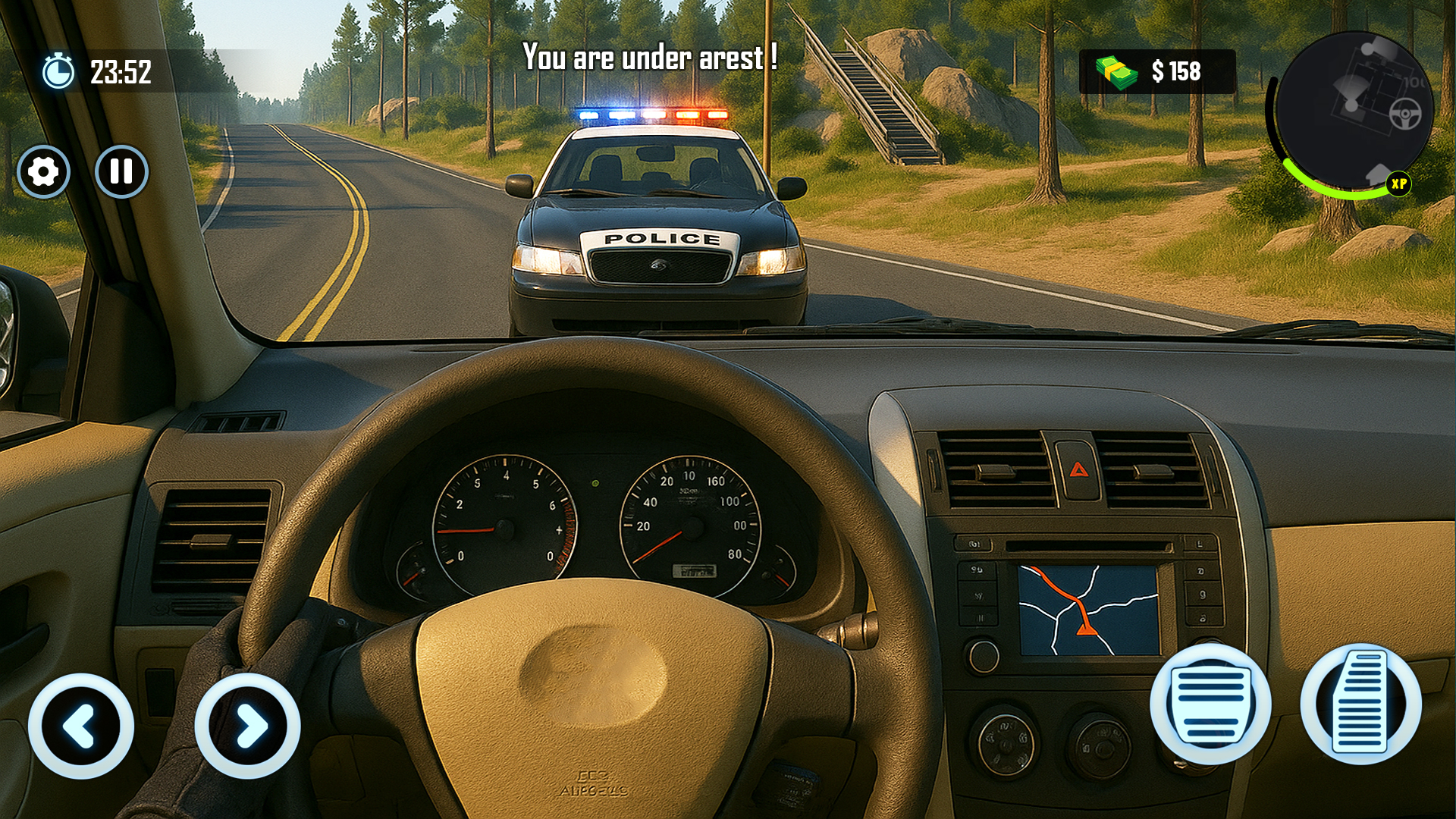
Task: Tap the gas accelerator pedal button
Action: click(x=1361, y=704)
